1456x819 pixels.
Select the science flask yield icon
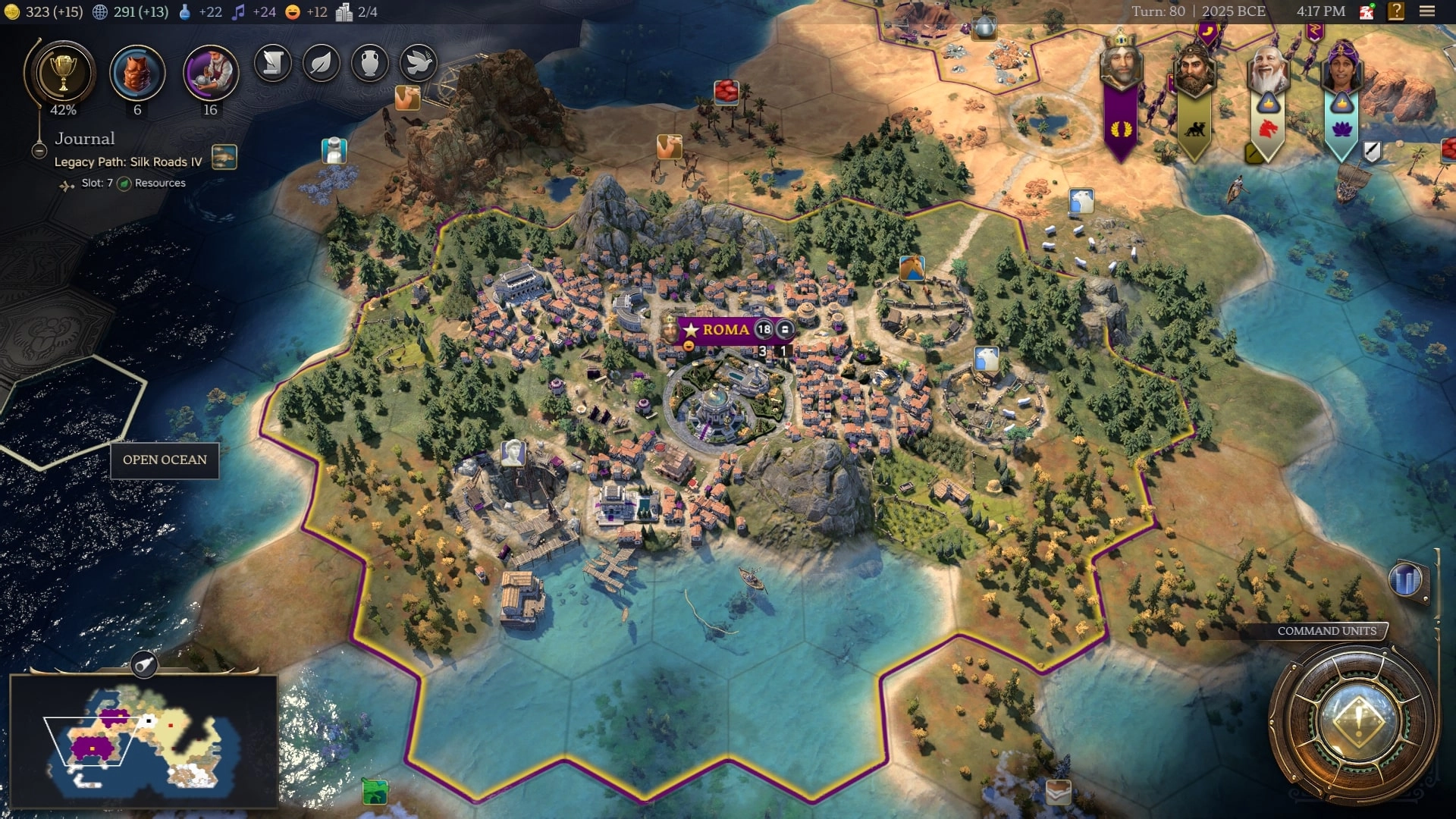[184, 11]
